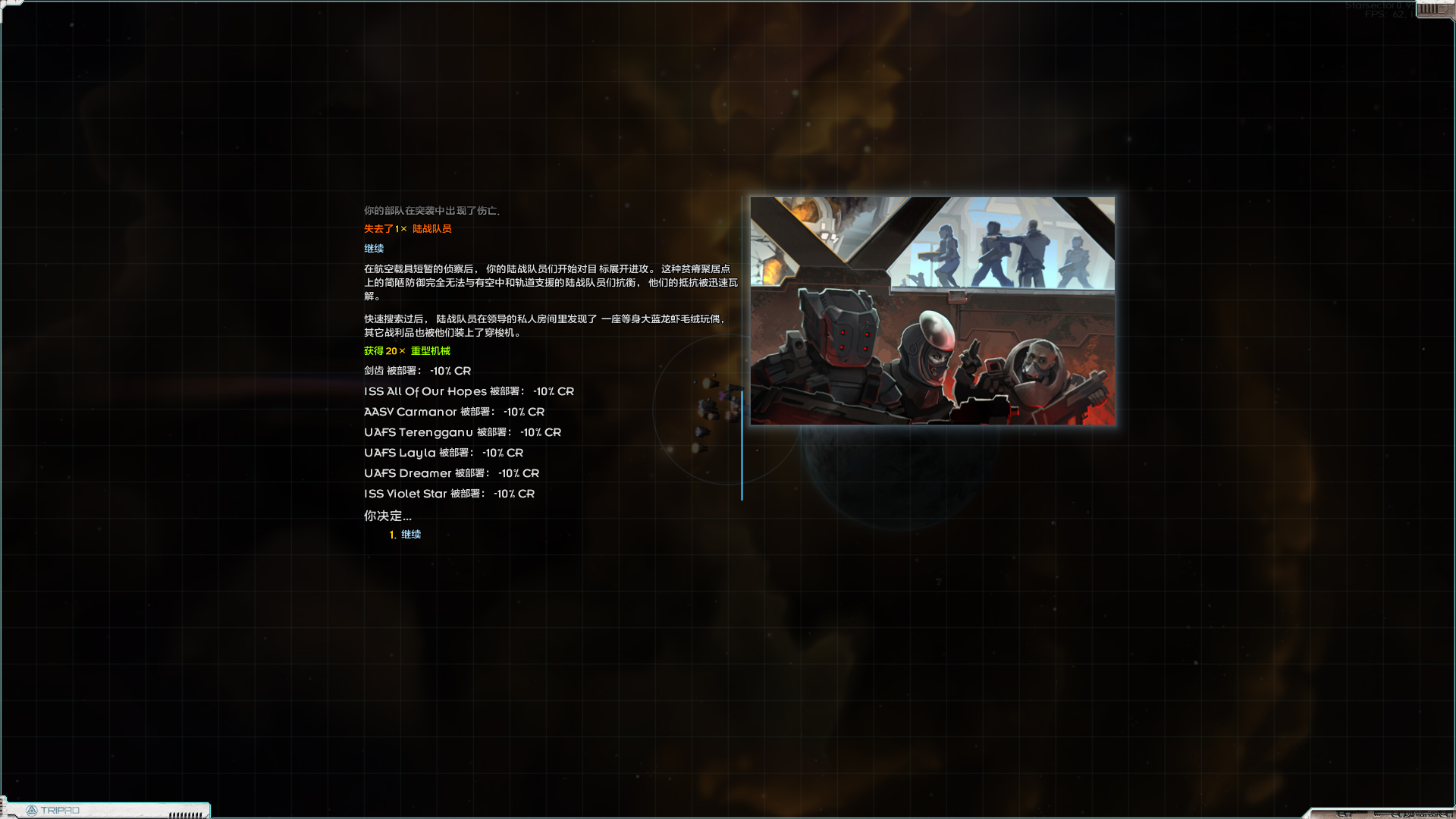The height and width of the screenshot is (819, 1456).
Task: Select the UAFS Layla deployment line
Action: [x=443, y=453]
